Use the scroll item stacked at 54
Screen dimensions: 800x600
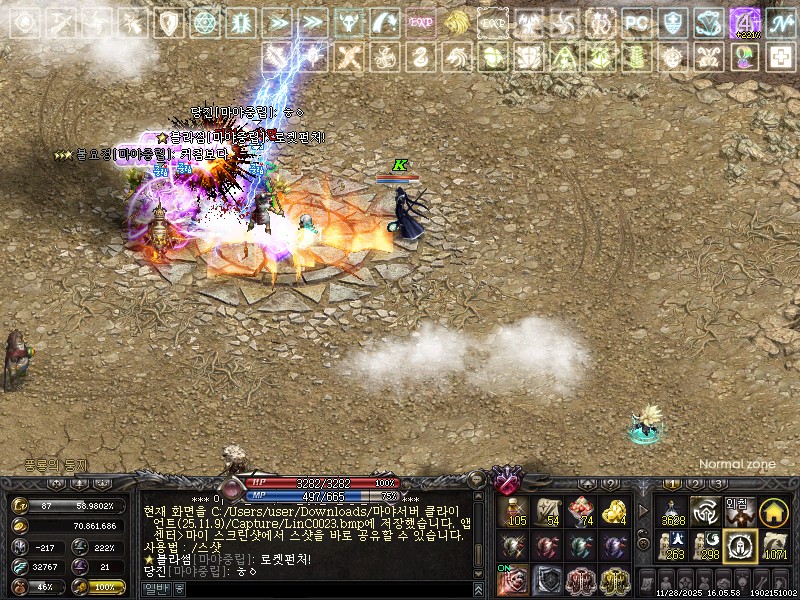click(548, 512)
